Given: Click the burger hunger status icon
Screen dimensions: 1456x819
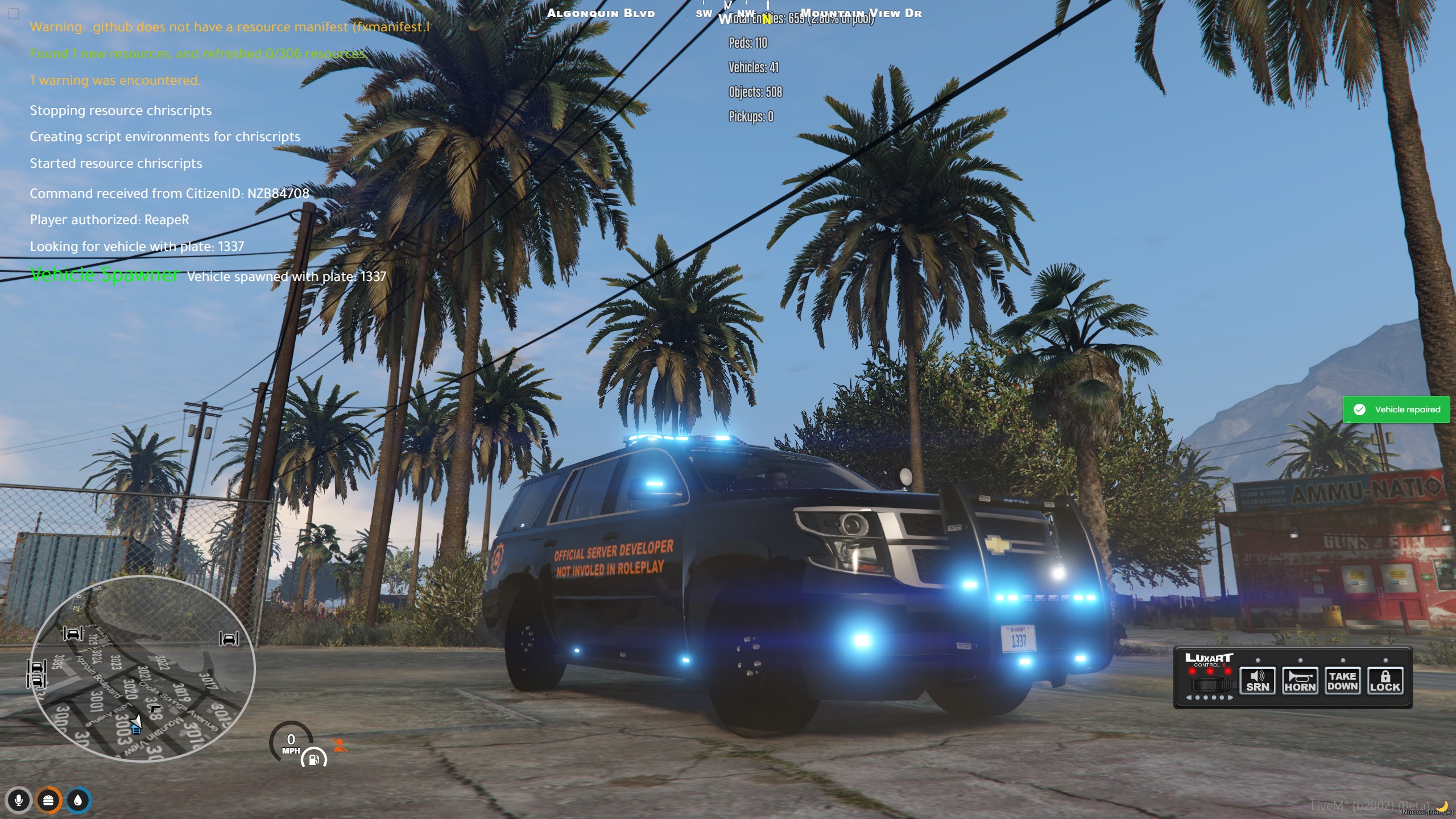Looking at the screenshot, I should point(48,801).
